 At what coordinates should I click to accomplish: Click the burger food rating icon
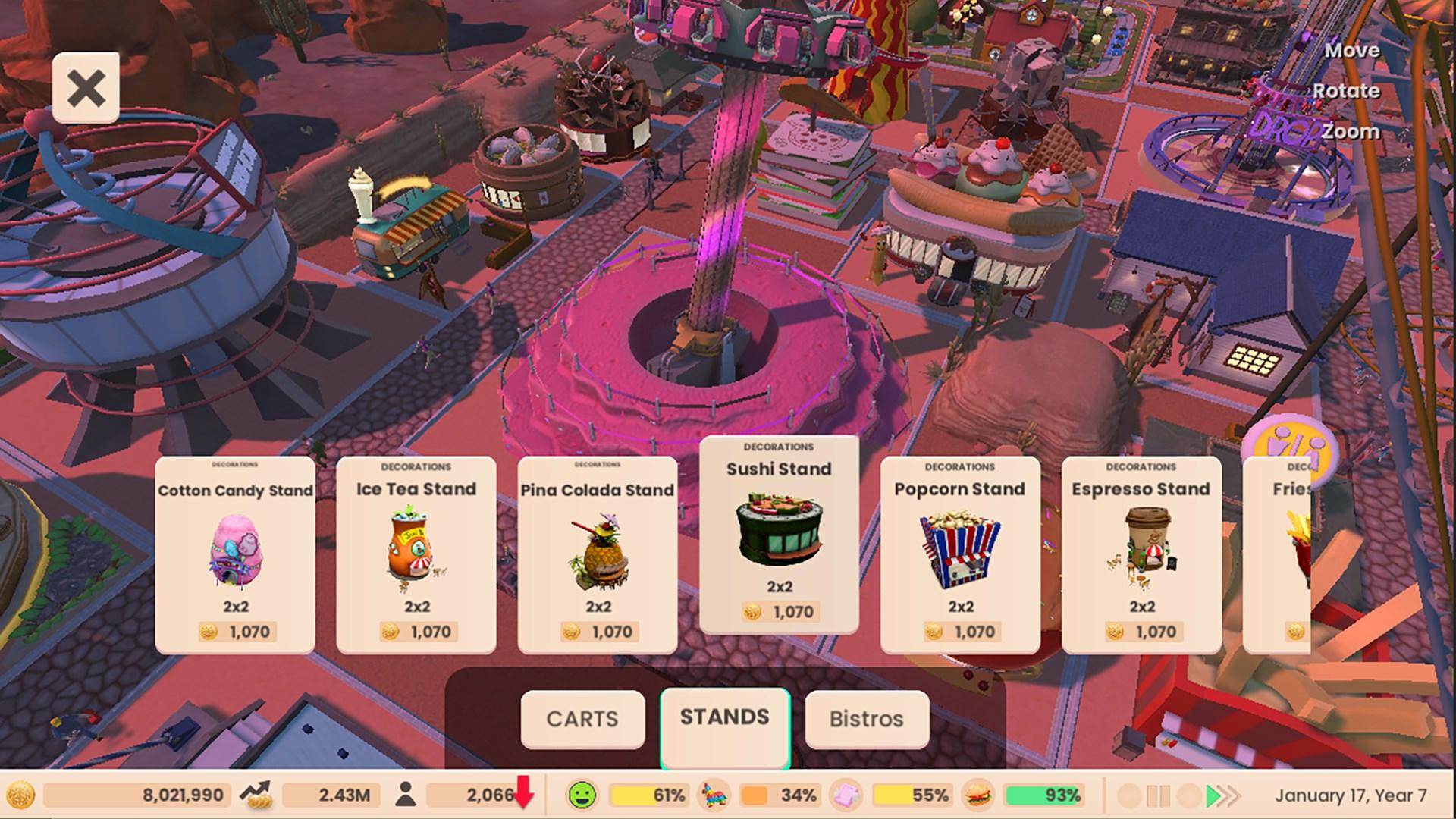tap(979, 795)
